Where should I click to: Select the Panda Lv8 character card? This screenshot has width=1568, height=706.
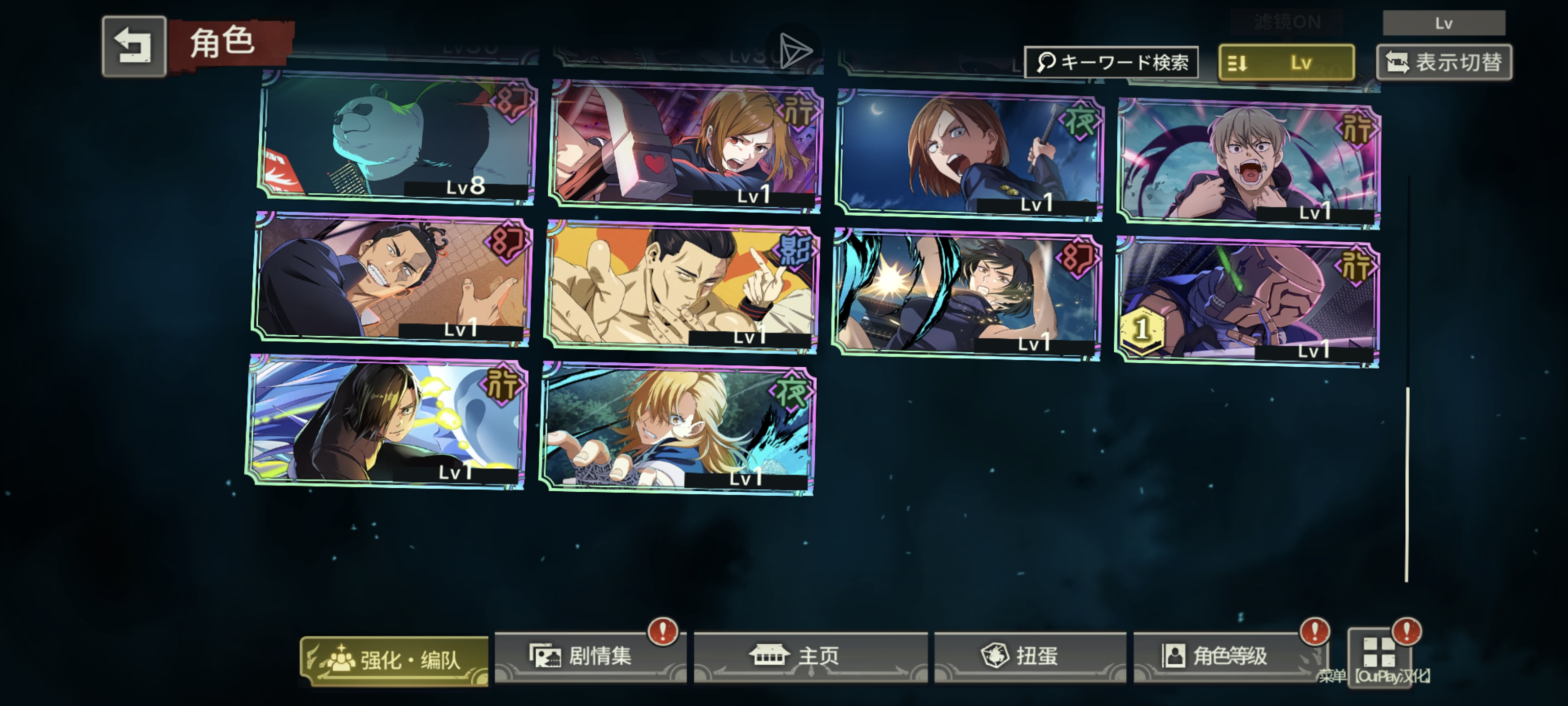(x=397, y=137)
